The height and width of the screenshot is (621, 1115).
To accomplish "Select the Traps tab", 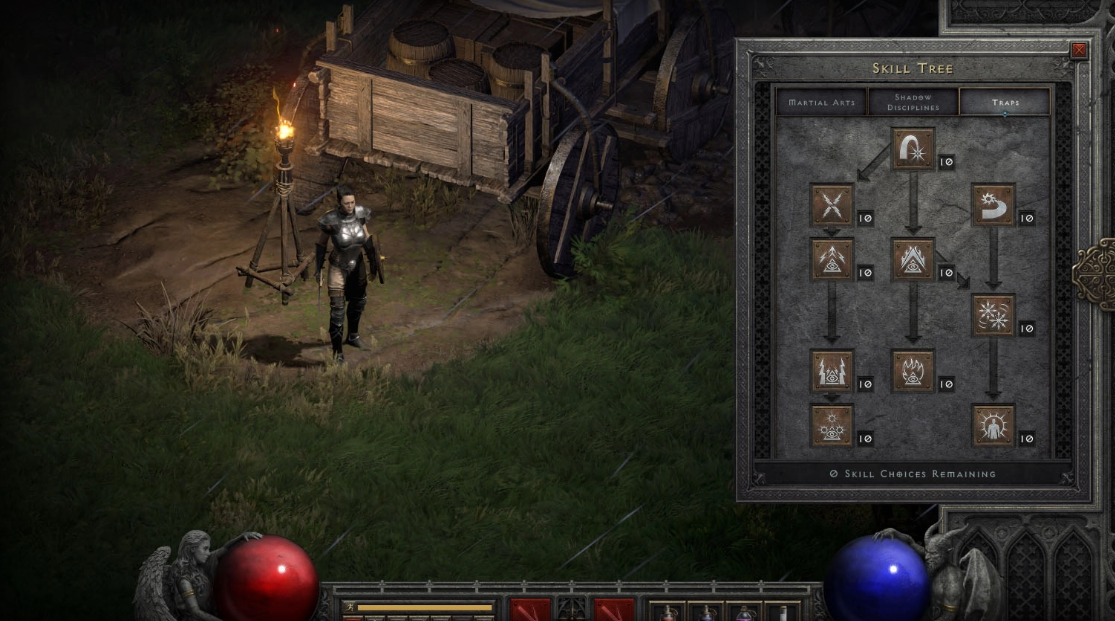I will pos(1004,102).
